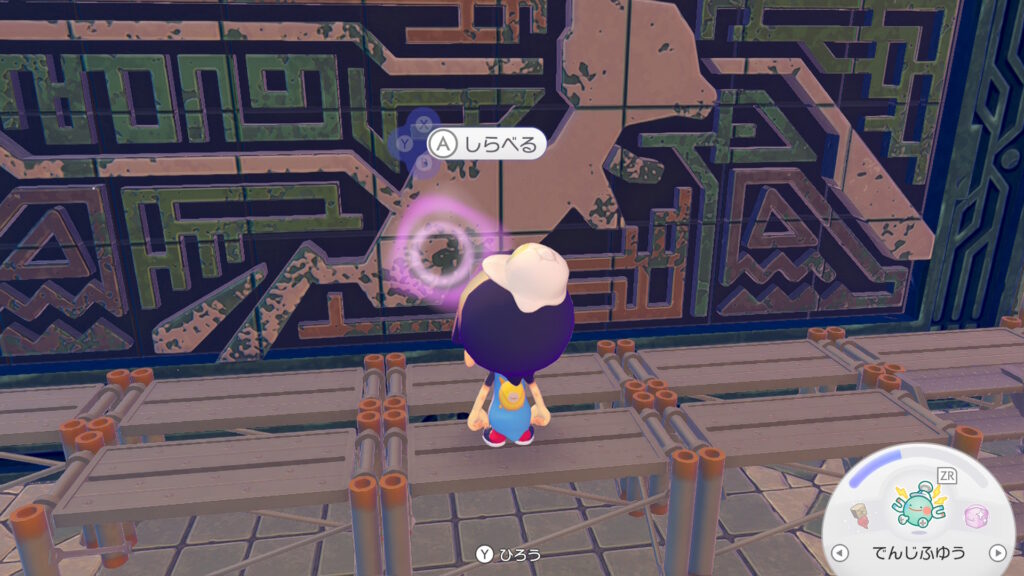Choose the brown drill ability icon
The image size is (1024, 576).
[861, 517]
